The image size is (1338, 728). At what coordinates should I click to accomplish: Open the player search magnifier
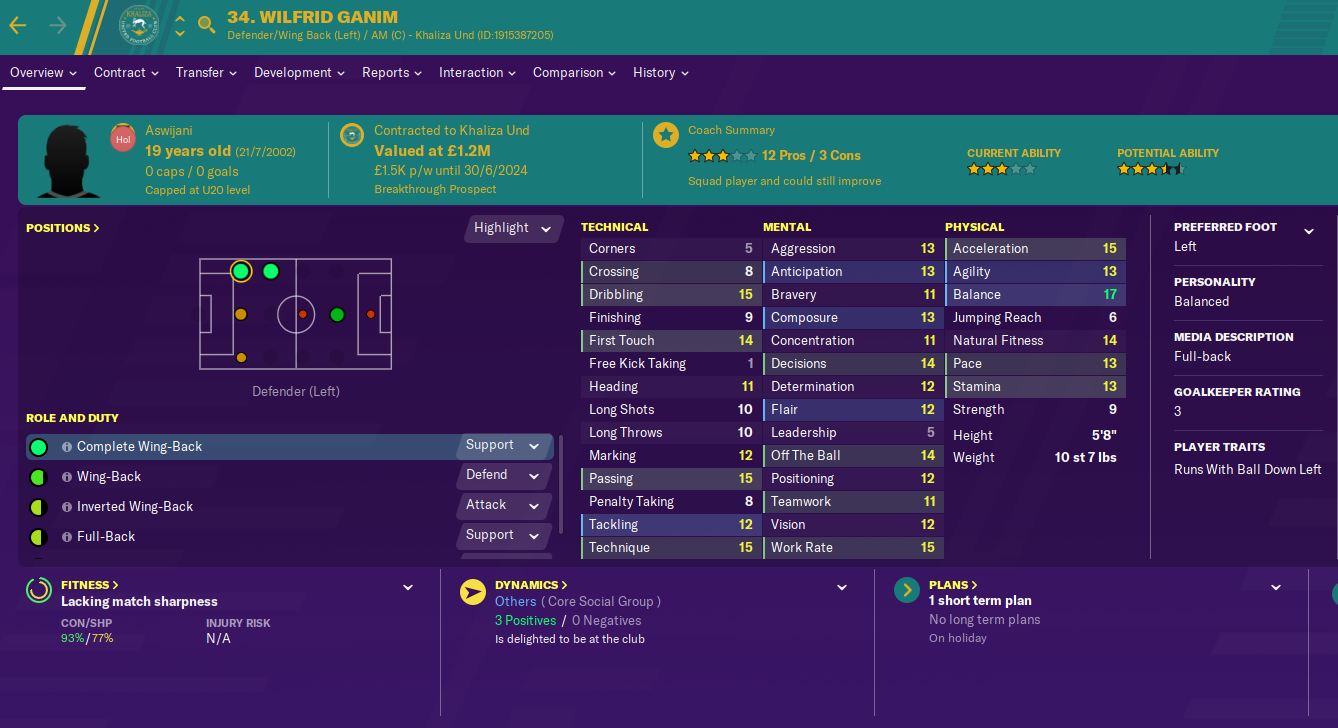(207, 25)
